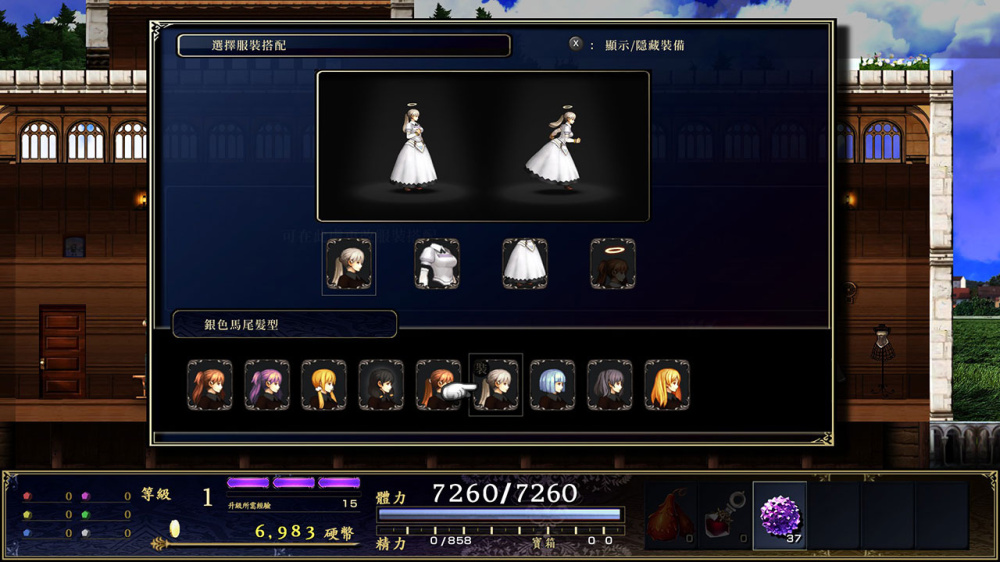Click the highlighted silver ponytail in the hairstyle row
Image resolution: width=1000 pixels, height=562 pixels.
click(x=496, y=385)
